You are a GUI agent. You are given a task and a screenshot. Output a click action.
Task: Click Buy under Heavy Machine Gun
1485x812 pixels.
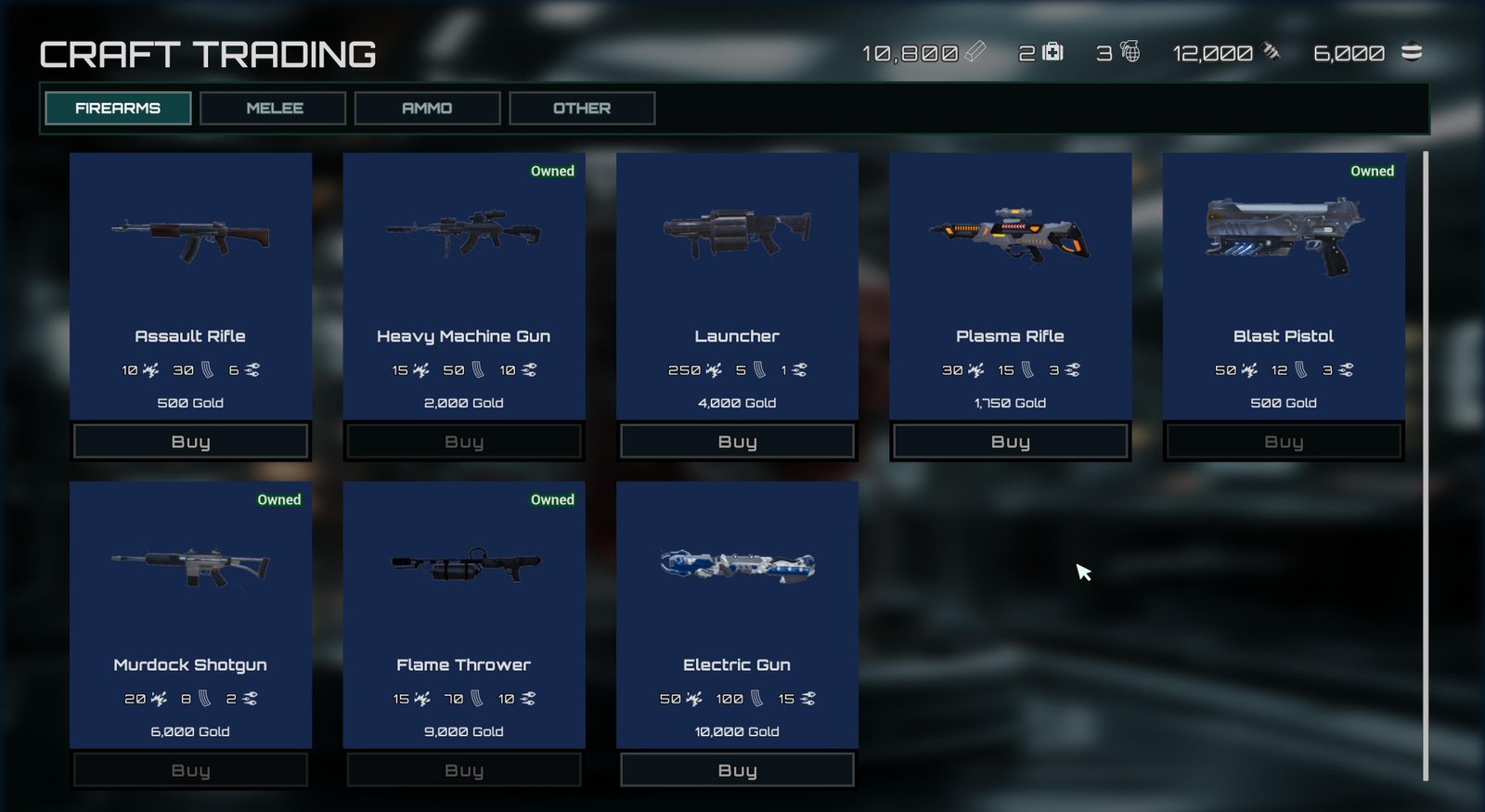[x=464, y=442]
